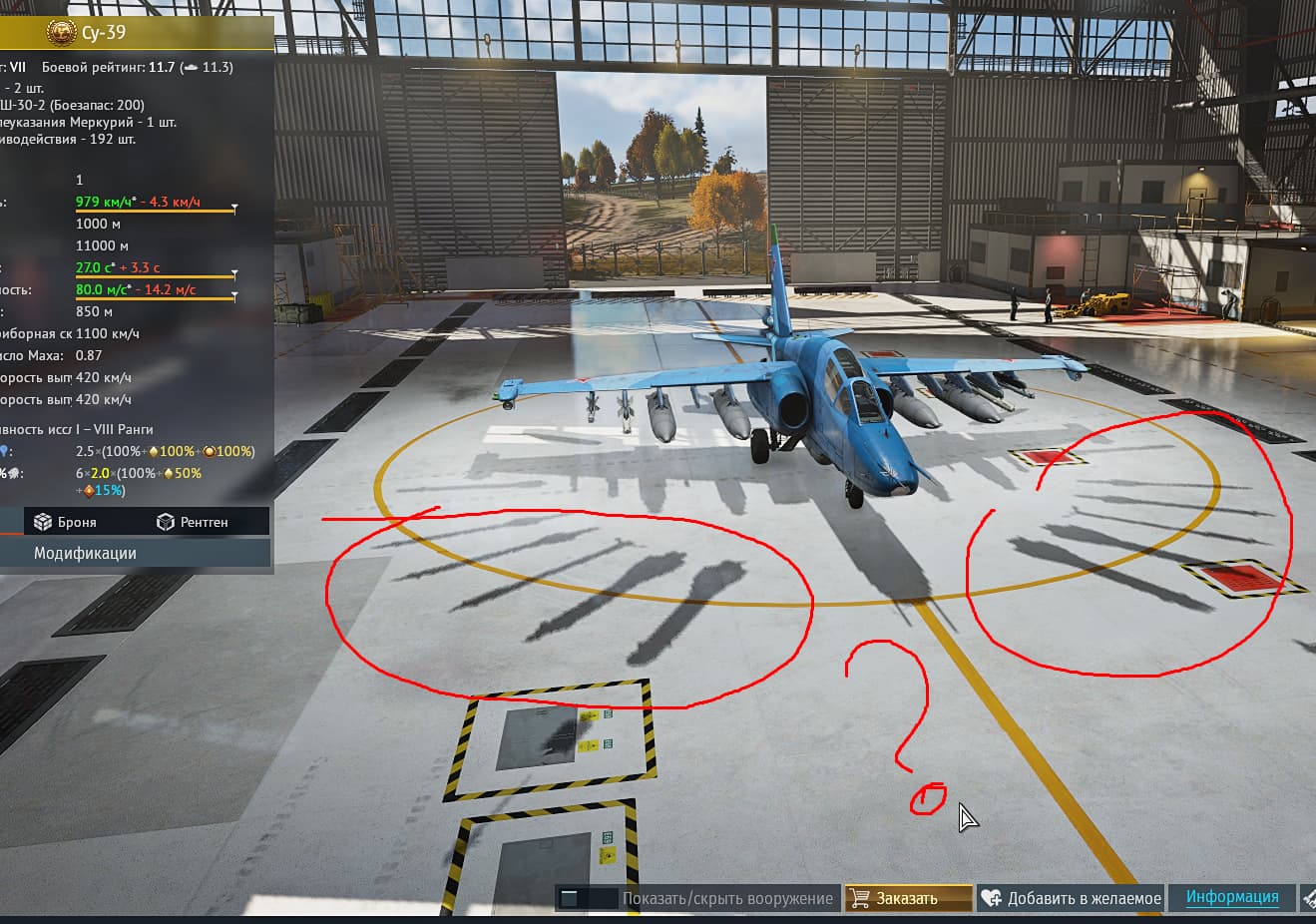
Task: Open armor view using the Броня cube icon
Action: click(x=44, y=520)
